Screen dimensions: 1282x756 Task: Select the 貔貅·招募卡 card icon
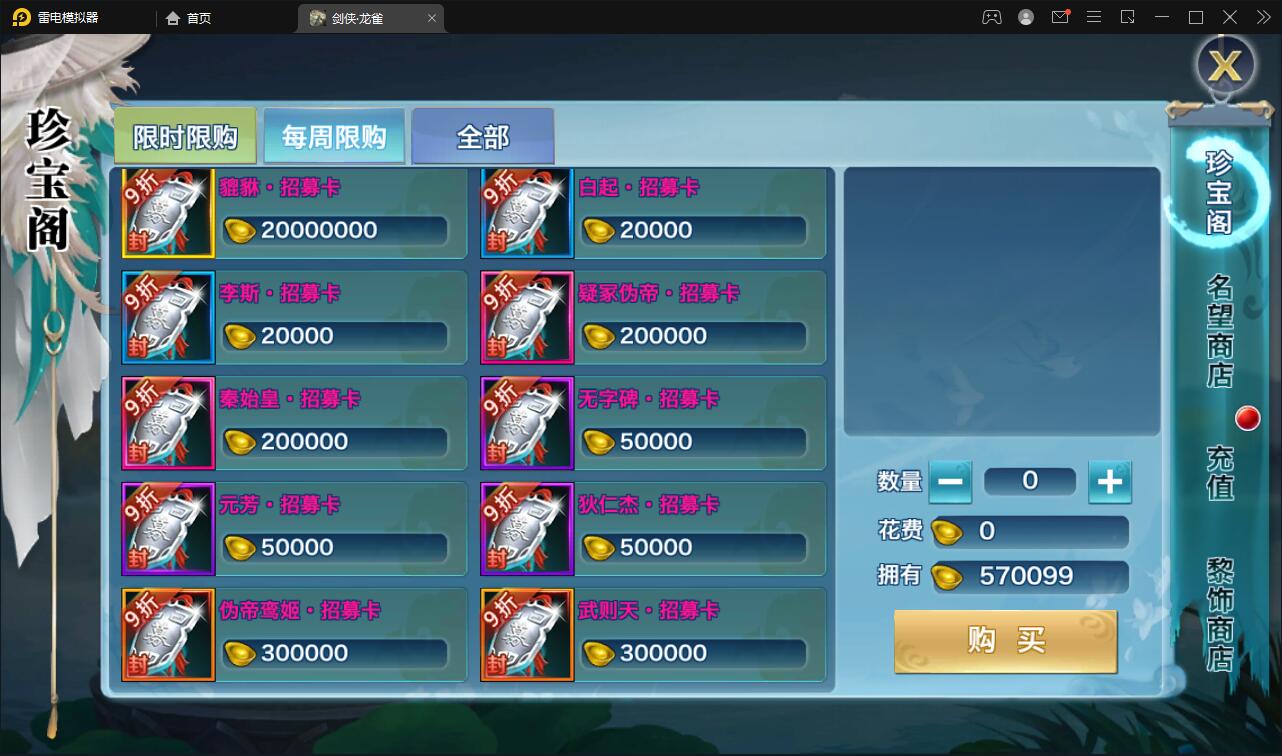tap(168, 212)
